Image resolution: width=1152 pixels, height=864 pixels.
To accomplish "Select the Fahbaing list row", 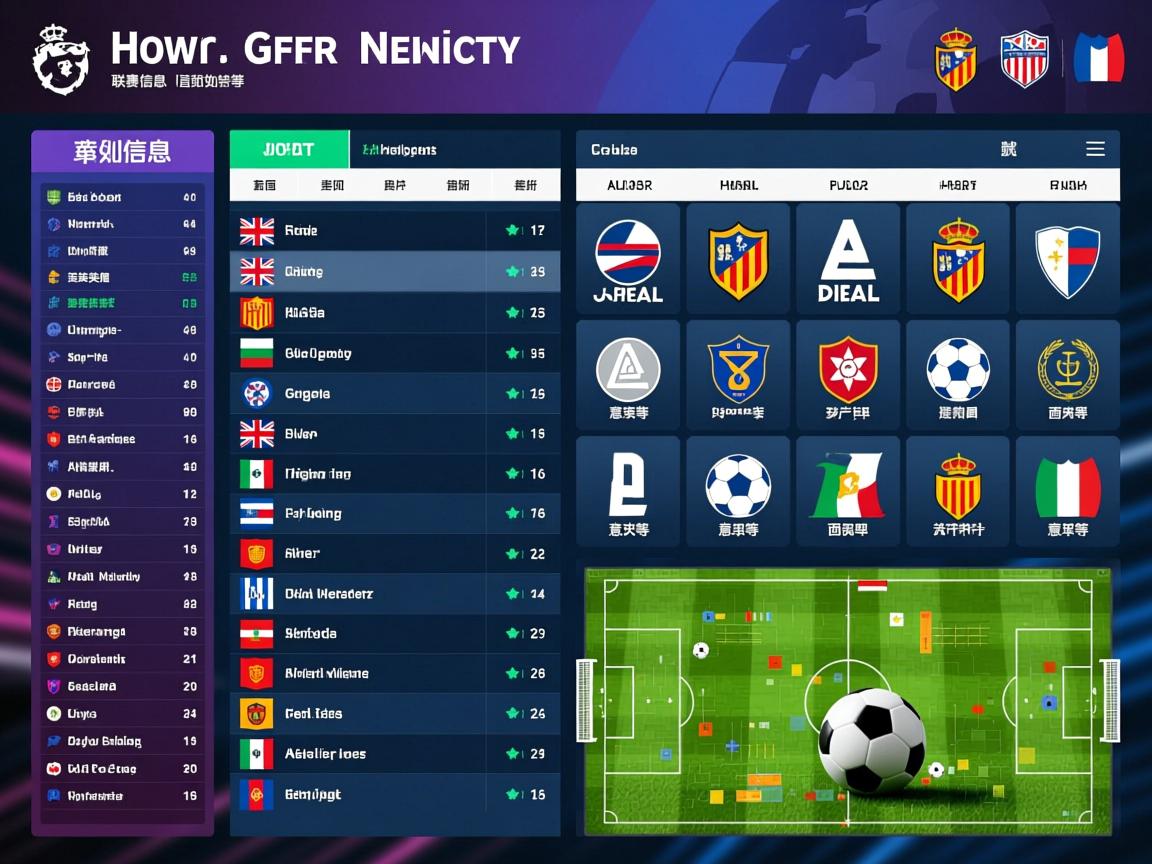I will point(394,514).
